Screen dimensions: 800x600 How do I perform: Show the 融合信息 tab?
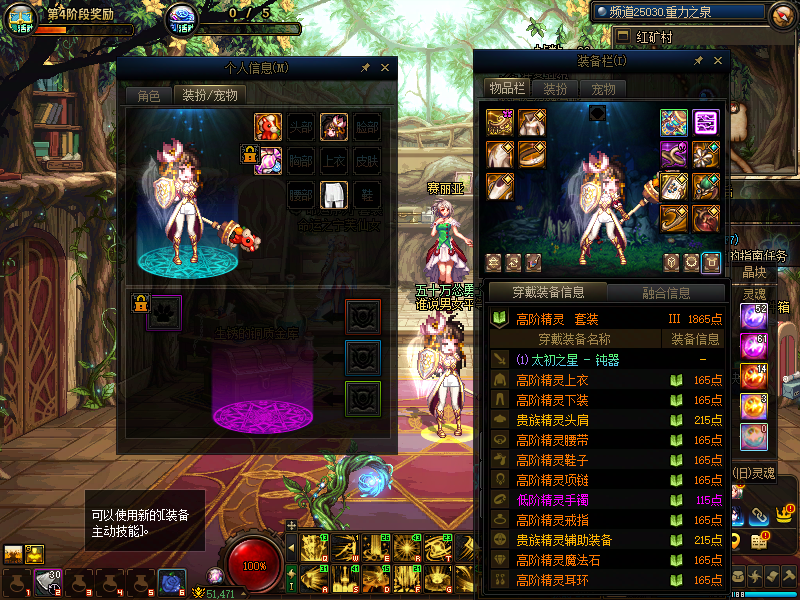(665, 293)
